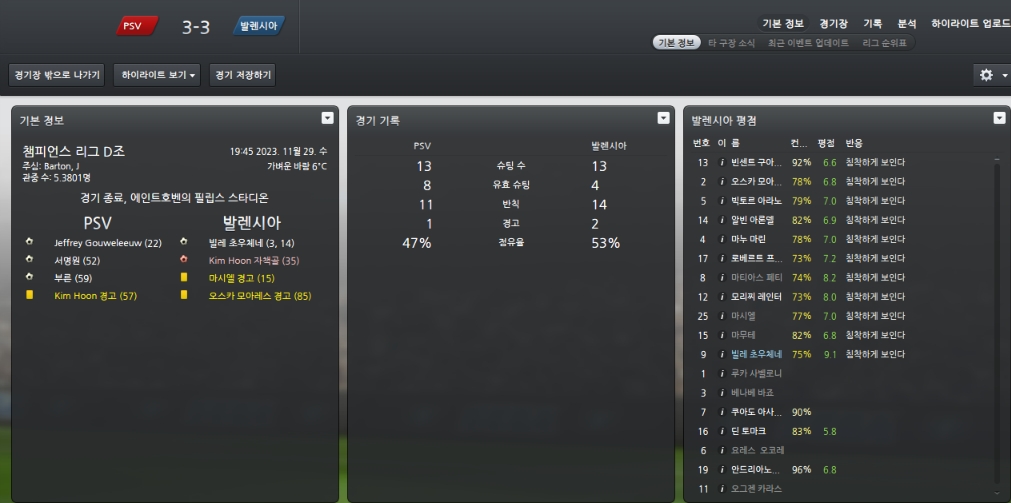Image resolution: width=1011 pixels, height=503 pixels.
Task: Show the 타 구장 소식 sub-tab
Action: [731, 43]
